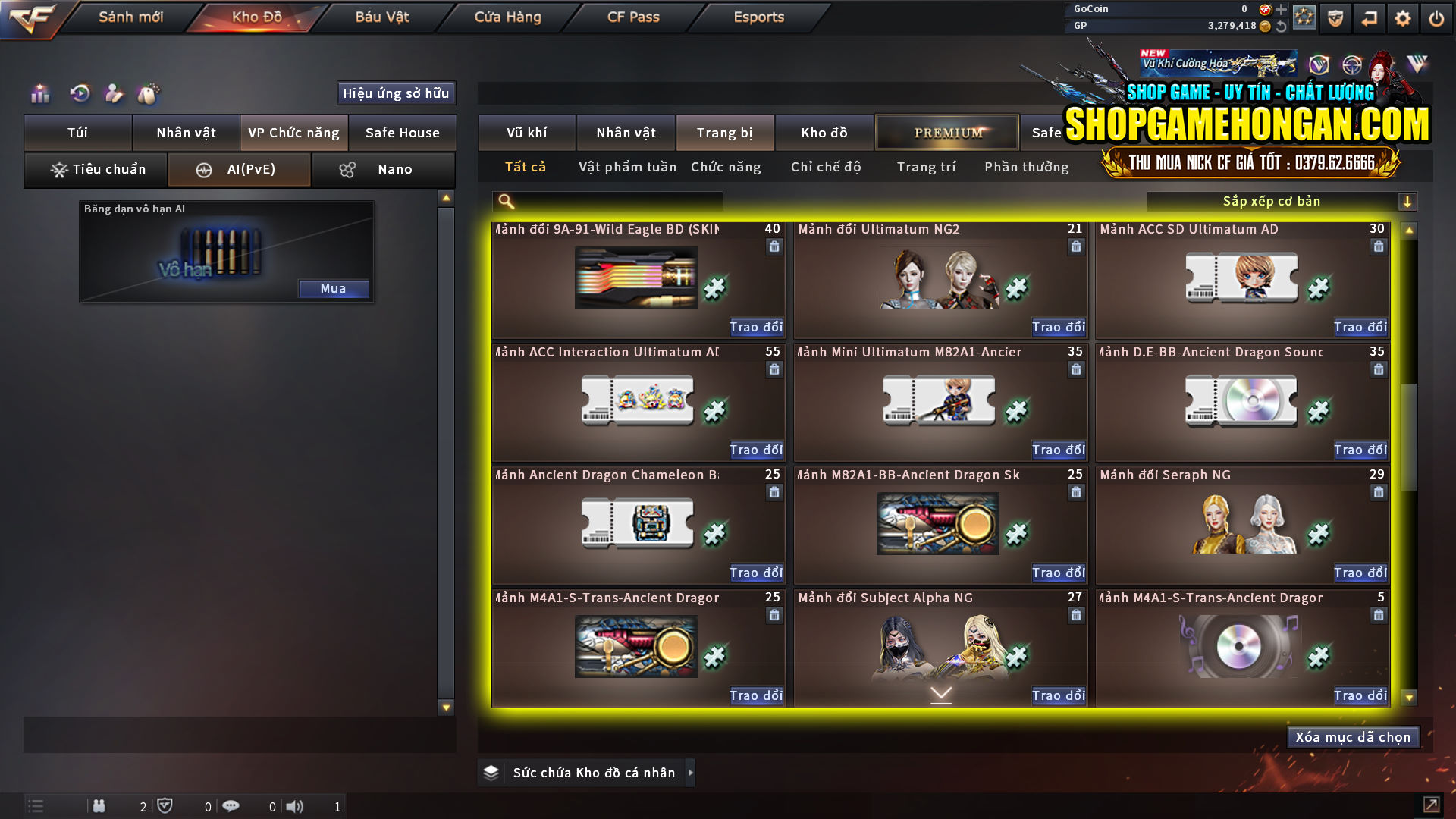The image size is (1456, 819).
Task: Open the character profile icon
Action: point(114,94)
